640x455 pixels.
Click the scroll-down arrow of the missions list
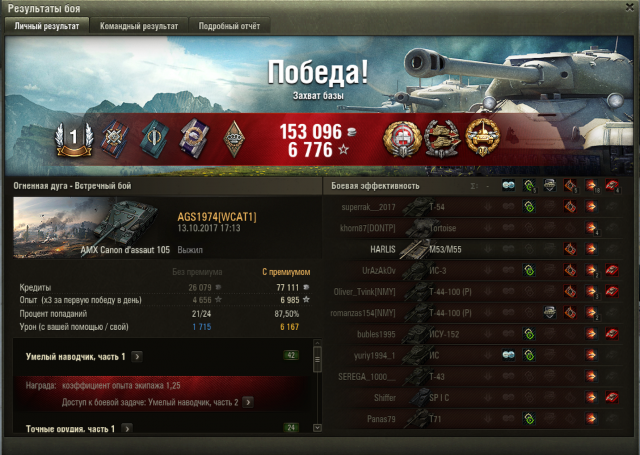pyautogui.click(x=318, y=427)
